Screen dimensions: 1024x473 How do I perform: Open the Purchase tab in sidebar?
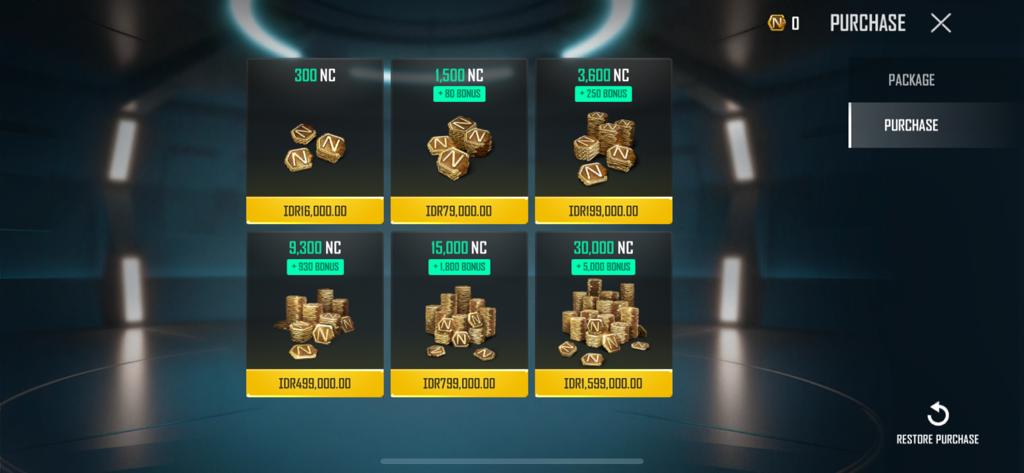911,125
